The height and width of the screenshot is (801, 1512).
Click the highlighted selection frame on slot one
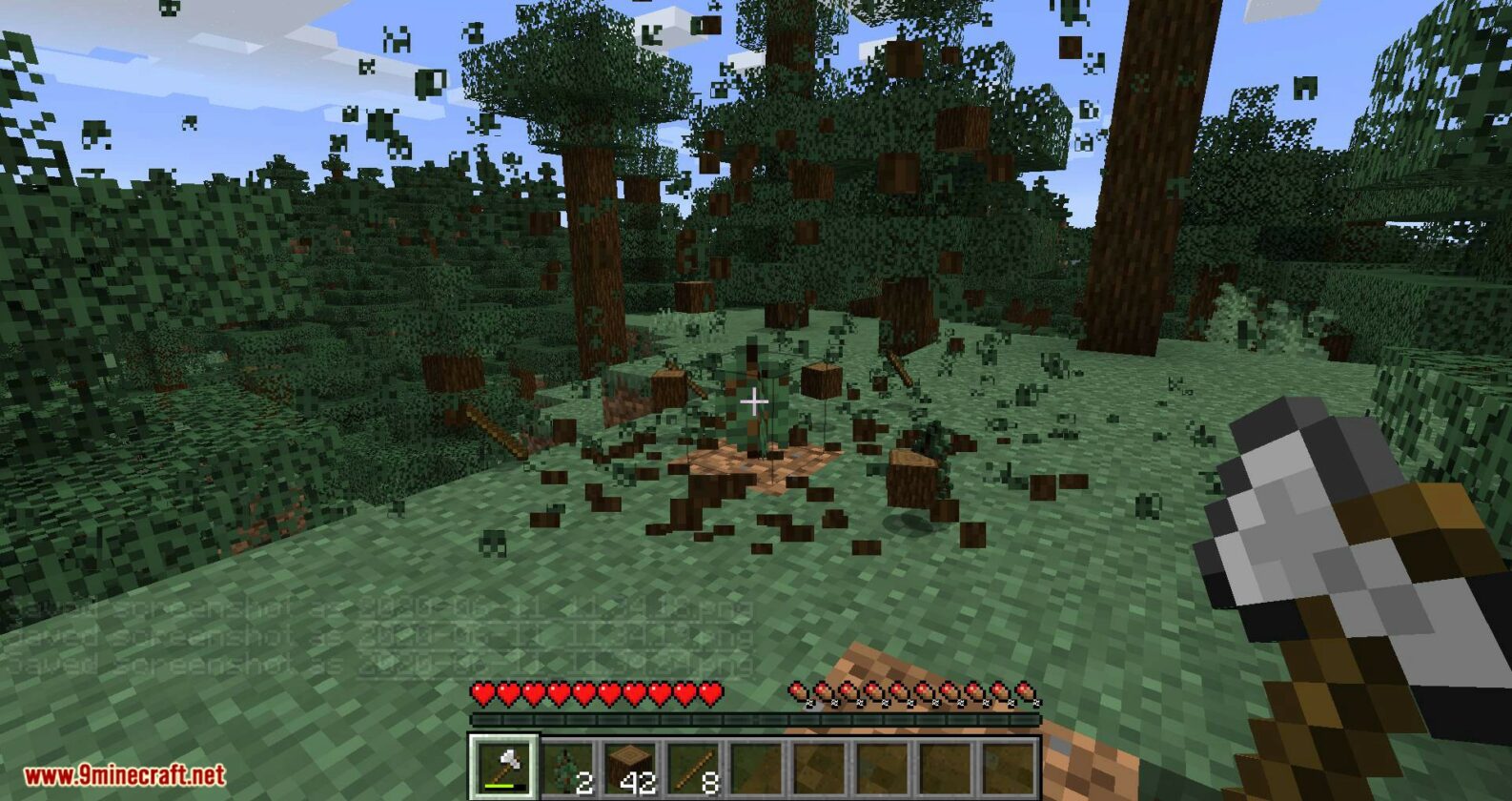tap(503, 737)
